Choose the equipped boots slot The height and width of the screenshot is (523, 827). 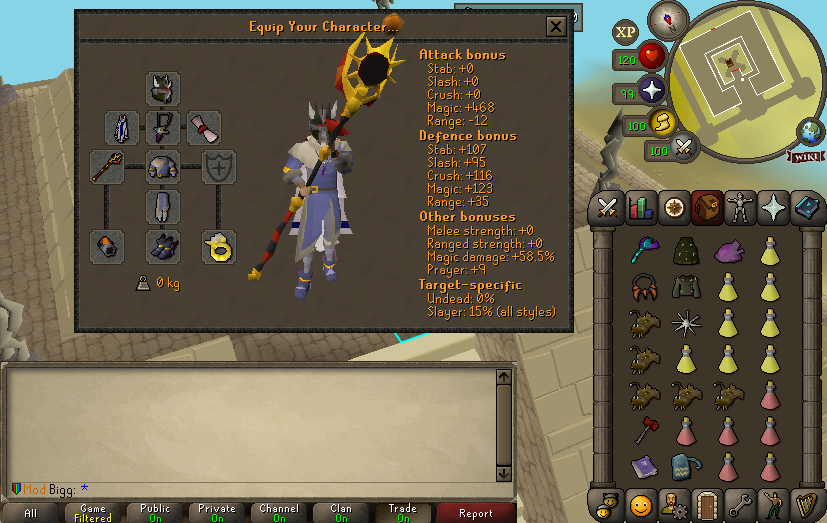[x=163, y=246]
